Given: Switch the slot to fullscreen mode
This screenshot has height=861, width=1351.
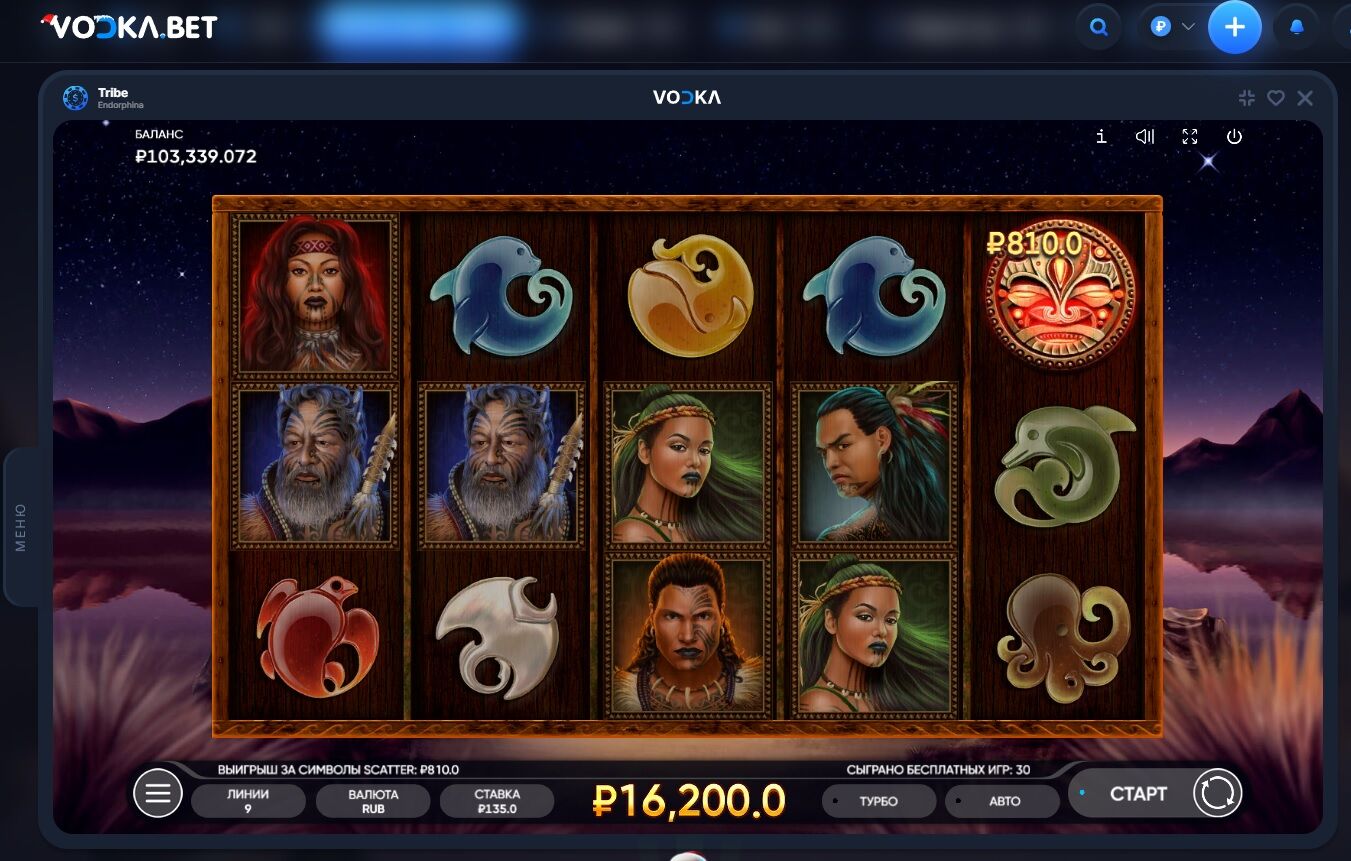Looking at the screenshot, I should click(1190, 137).
